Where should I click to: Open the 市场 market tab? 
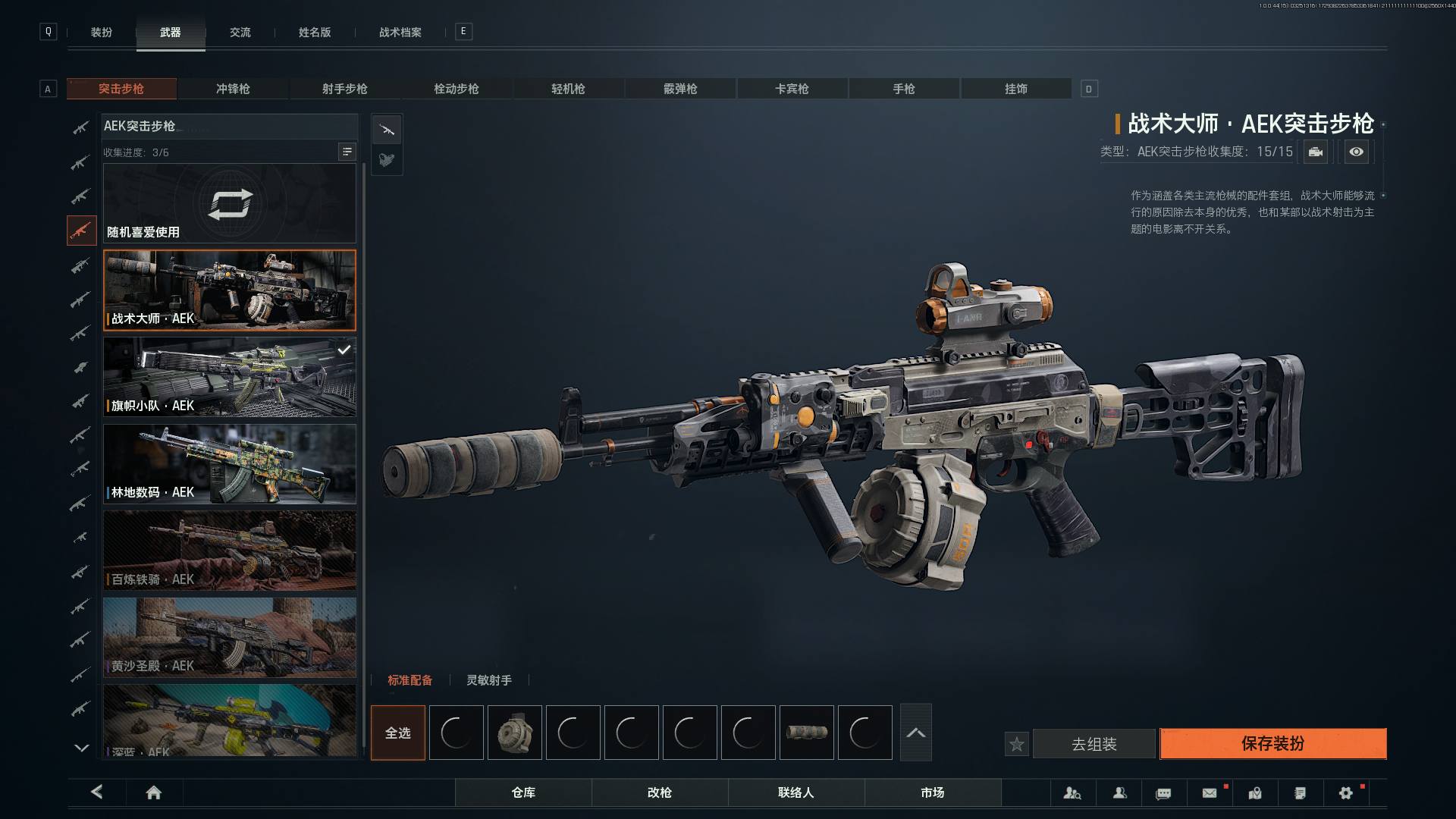pos(932,792)
